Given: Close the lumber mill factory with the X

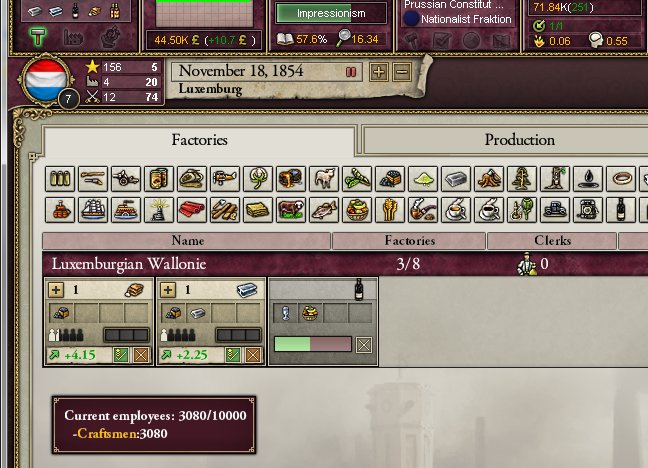Looking at the screenshot, I should pyautogui.click(x=141, y=355).
